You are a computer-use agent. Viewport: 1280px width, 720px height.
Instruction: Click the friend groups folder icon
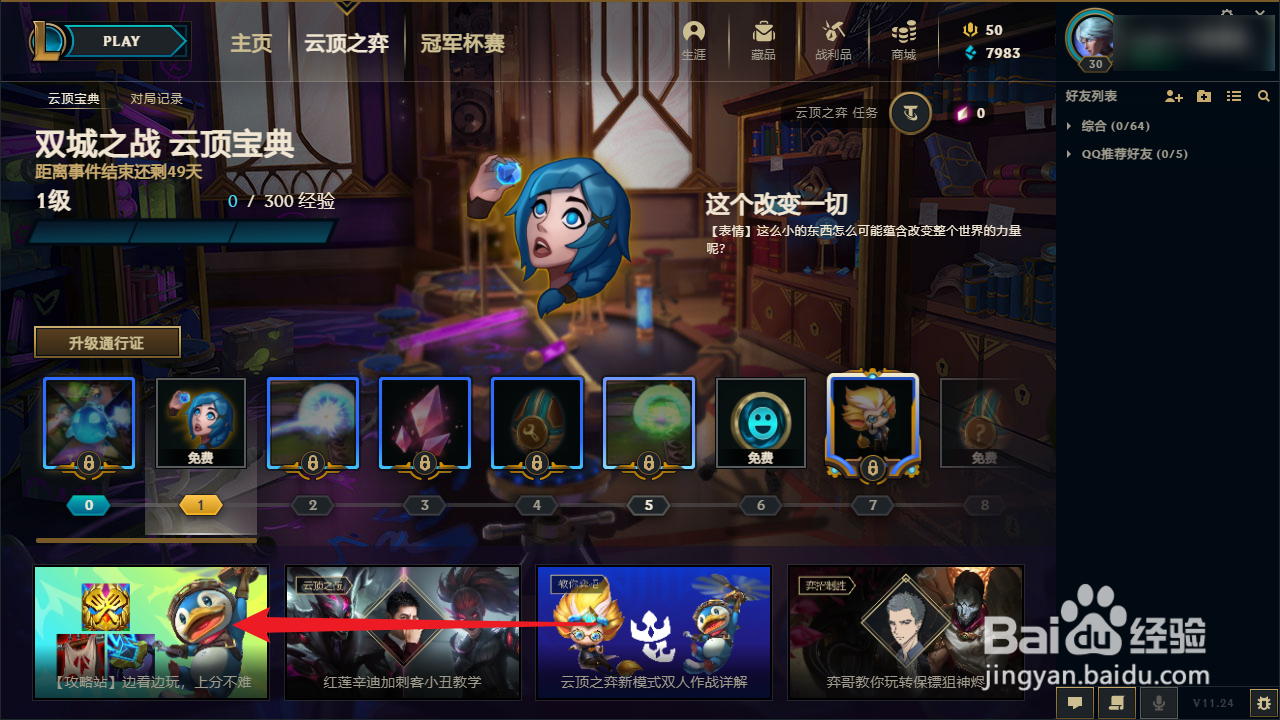click(1203, 96)
